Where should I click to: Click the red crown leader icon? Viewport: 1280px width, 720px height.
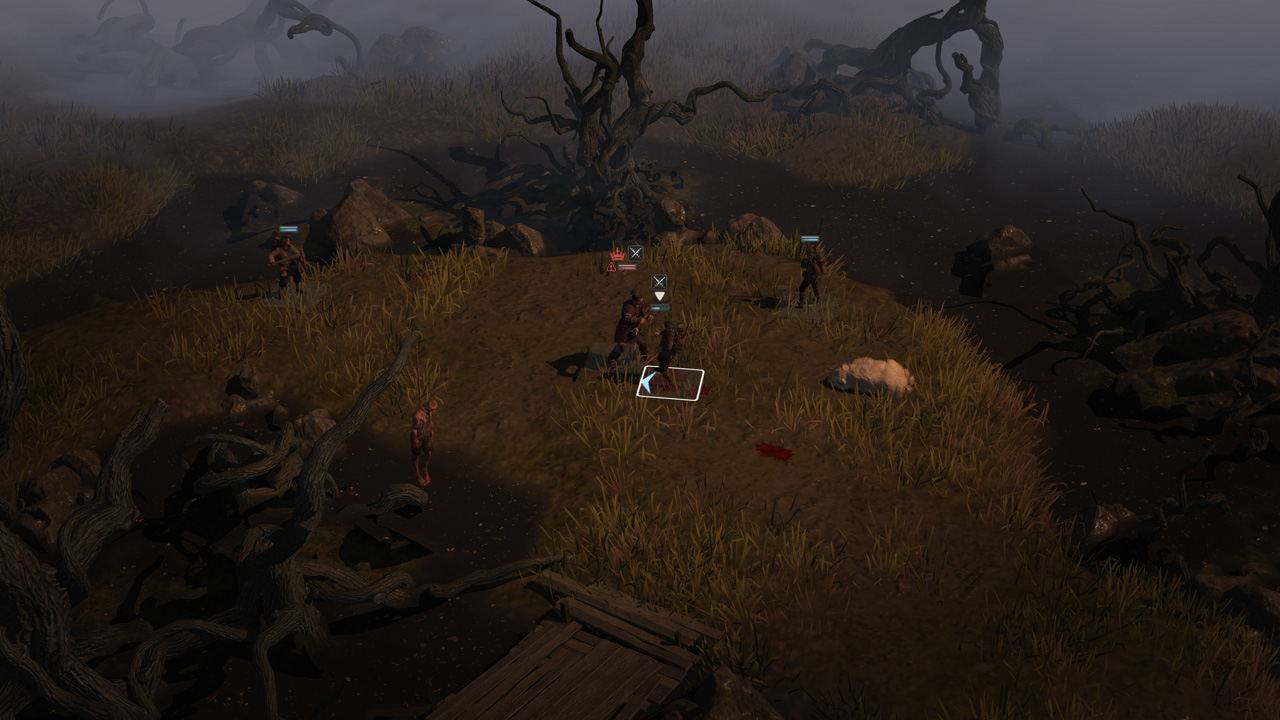point(617,254)
